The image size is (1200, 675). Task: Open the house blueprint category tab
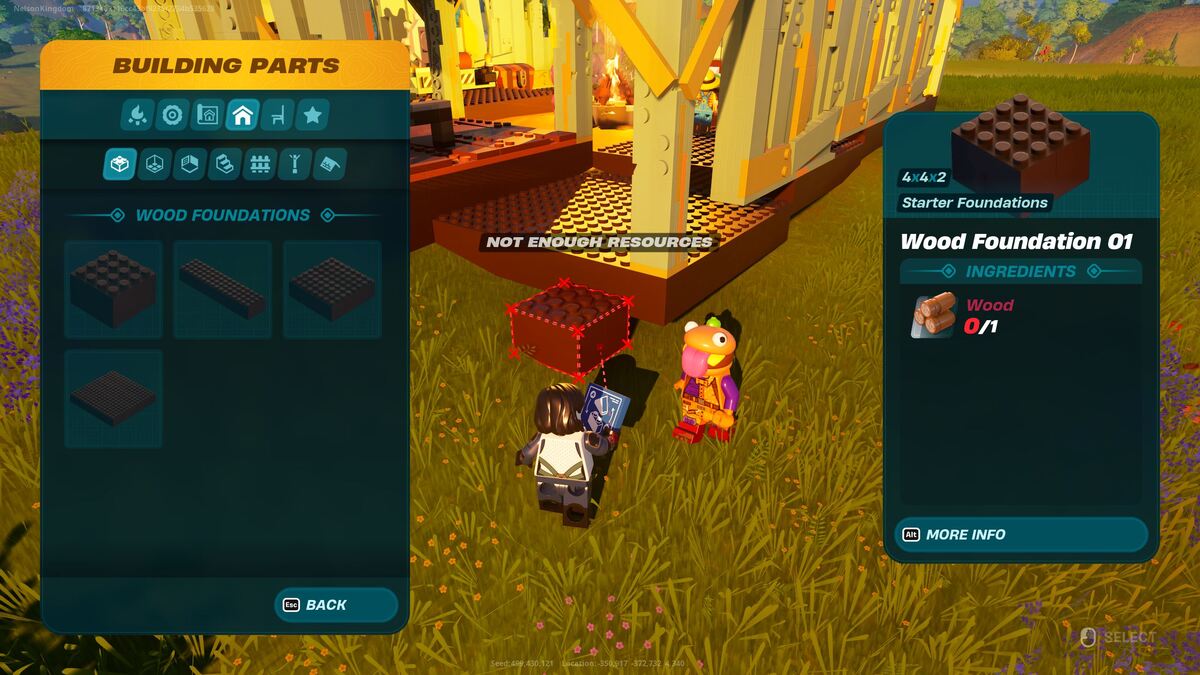(207, 116)
